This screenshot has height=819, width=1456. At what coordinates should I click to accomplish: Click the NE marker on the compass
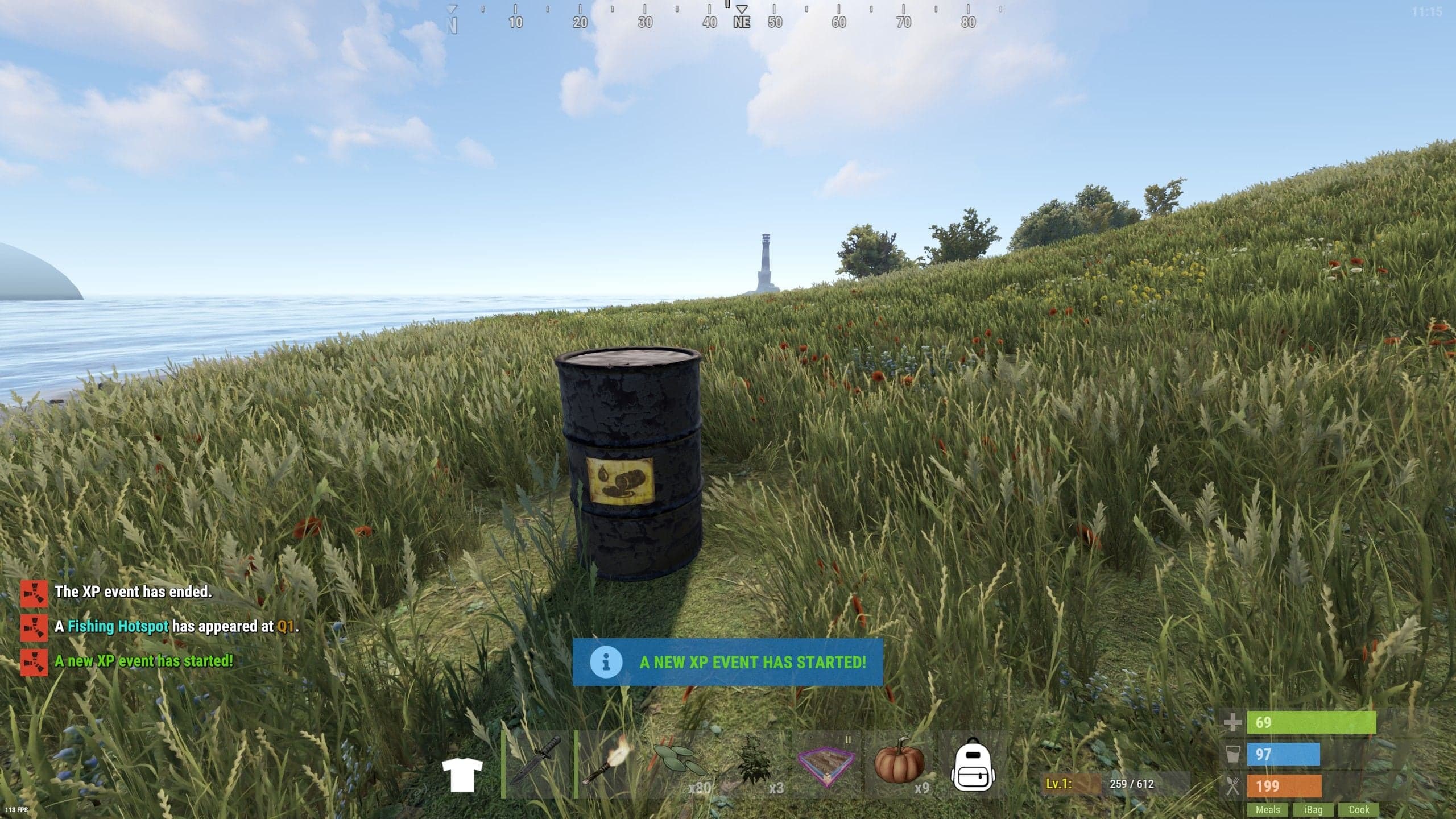click(x=742, y=24)
